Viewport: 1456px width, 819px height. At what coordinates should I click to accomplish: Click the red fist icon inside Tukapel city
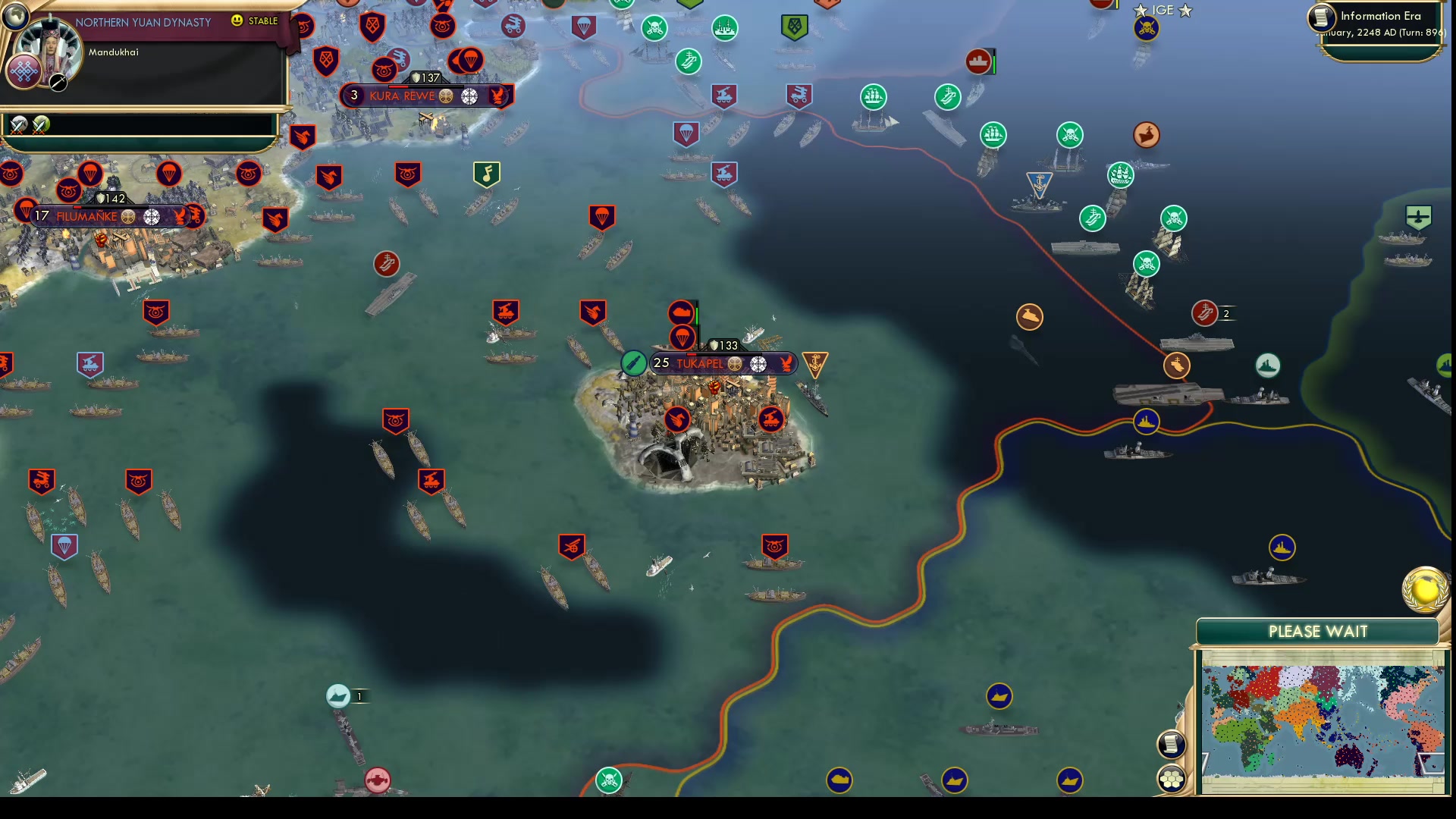(714, 386)
